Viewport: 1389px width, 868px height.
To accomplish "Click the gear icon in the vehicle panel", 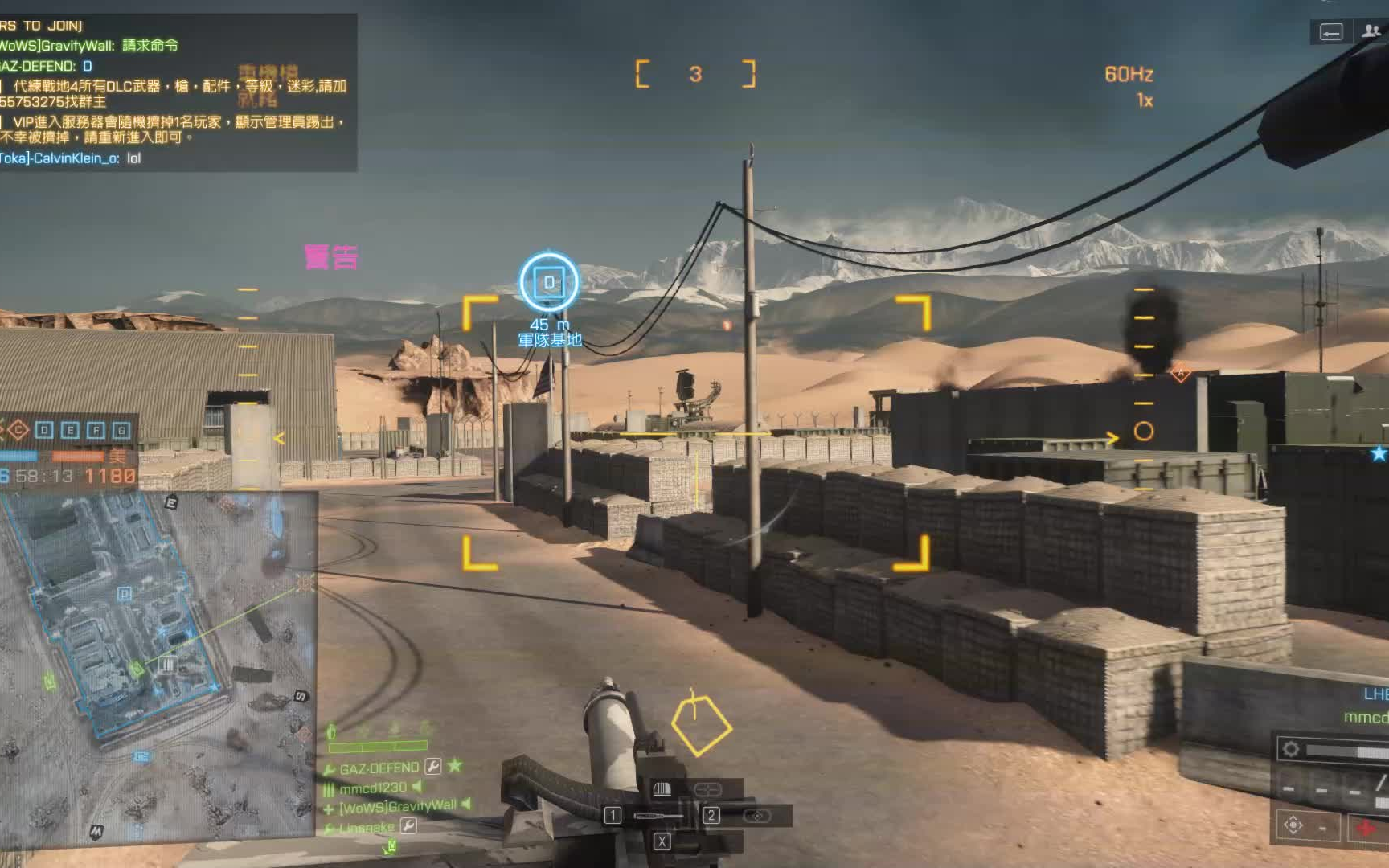I will point(1291,749).
